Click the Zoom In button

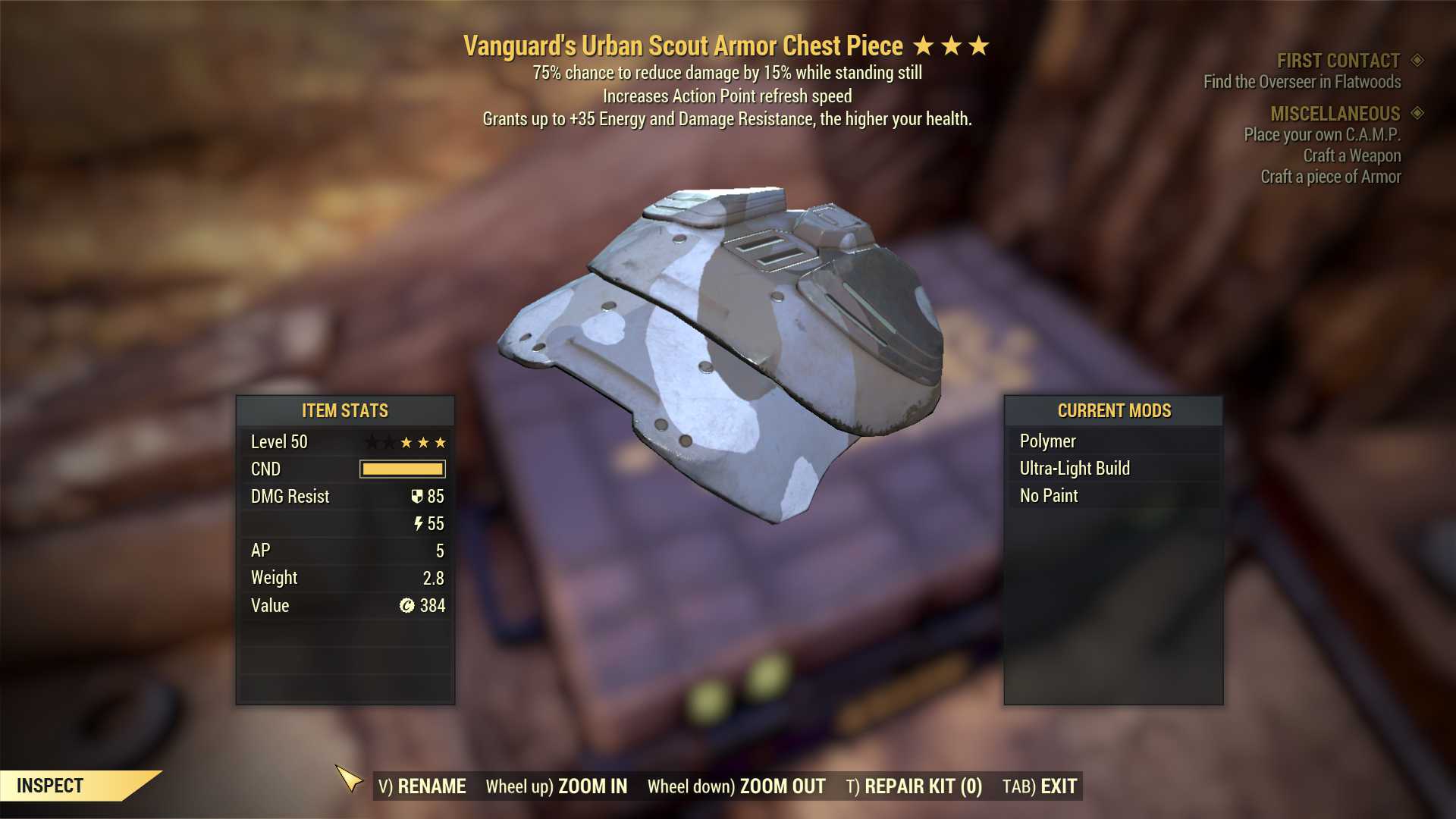pyautogui.click(x=557, y=786)
